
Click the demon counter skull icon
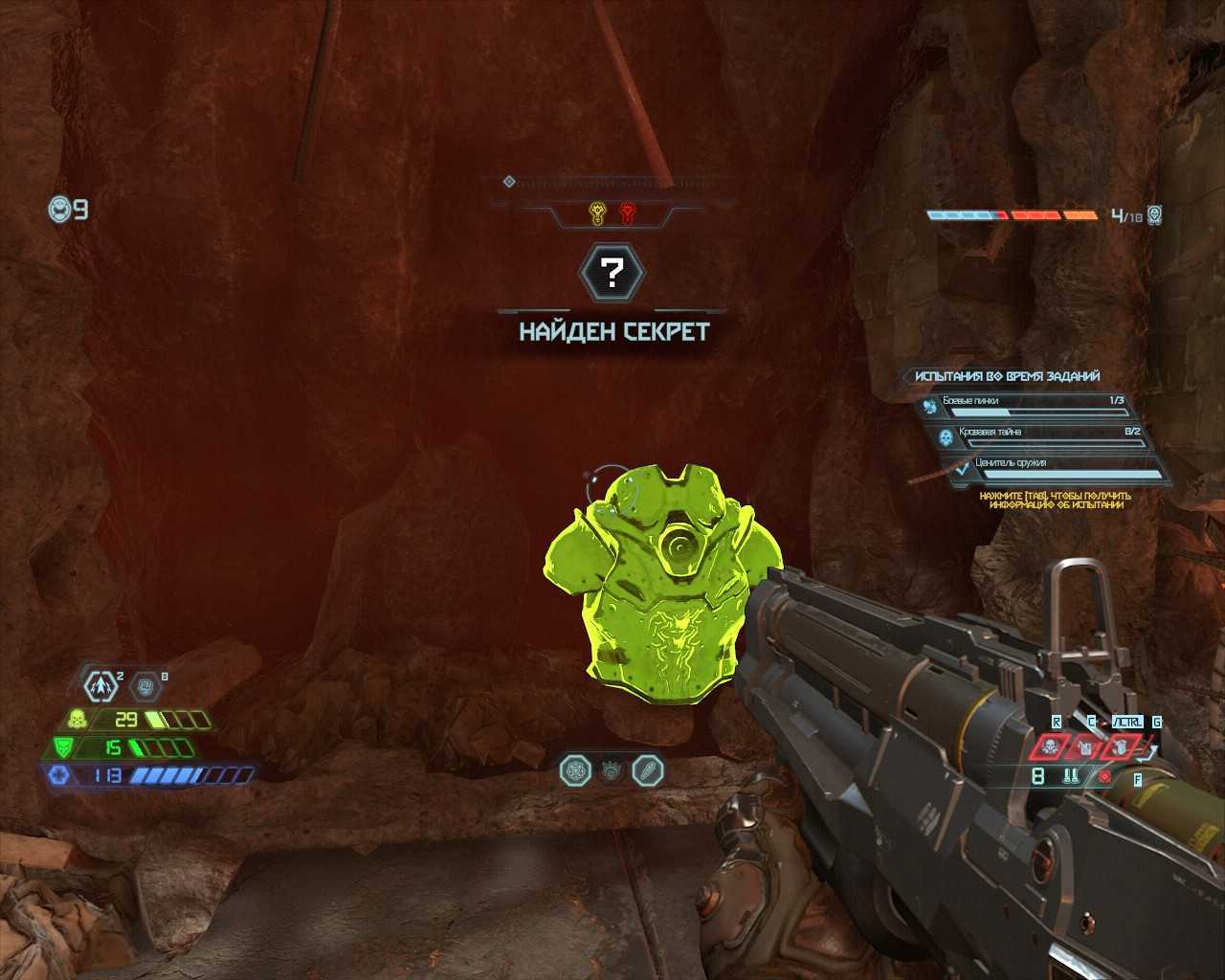[1155, 215]
